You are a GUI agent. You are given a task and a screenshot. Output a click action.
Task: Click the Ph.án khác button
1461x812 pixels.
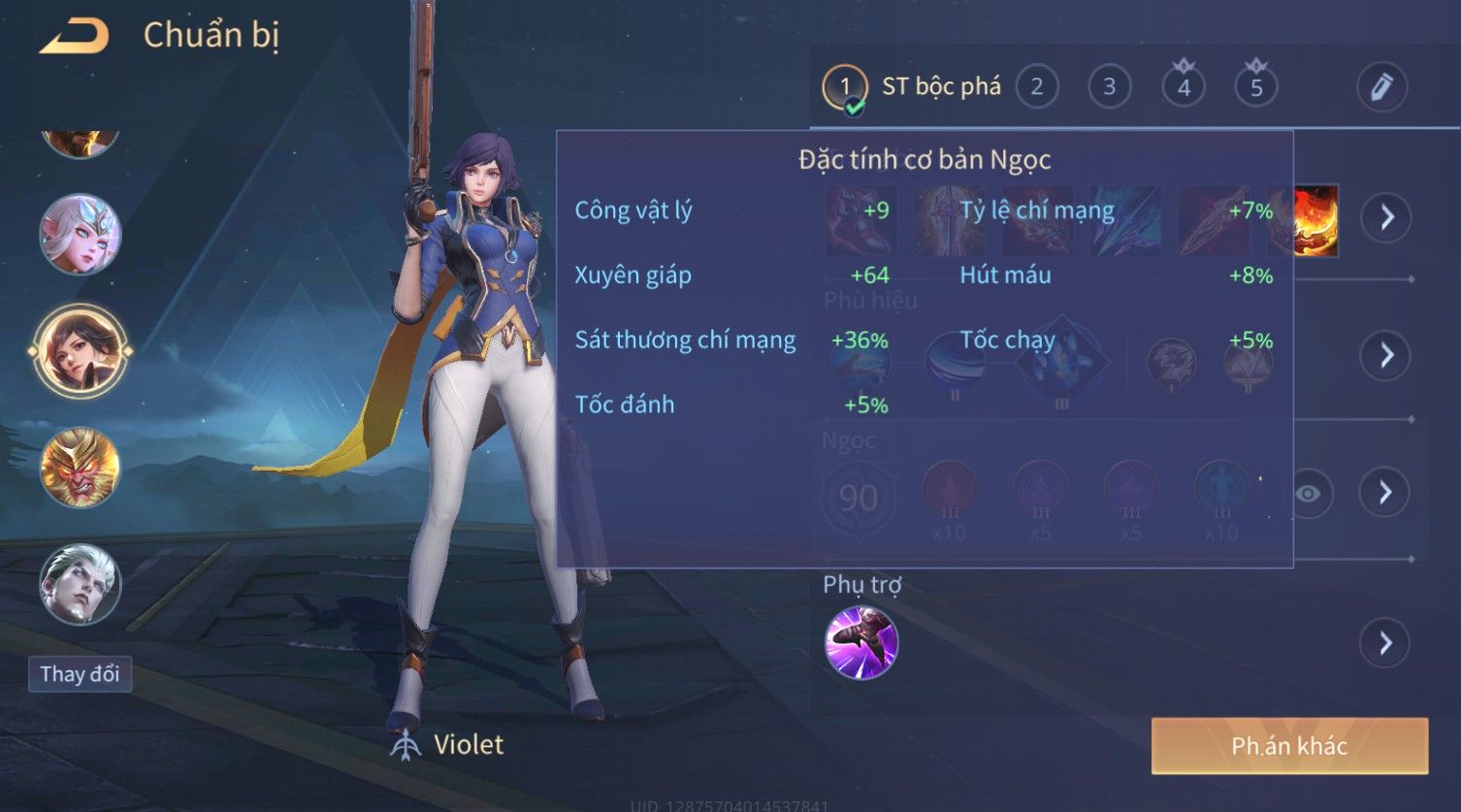click(x=1289, y=746)
